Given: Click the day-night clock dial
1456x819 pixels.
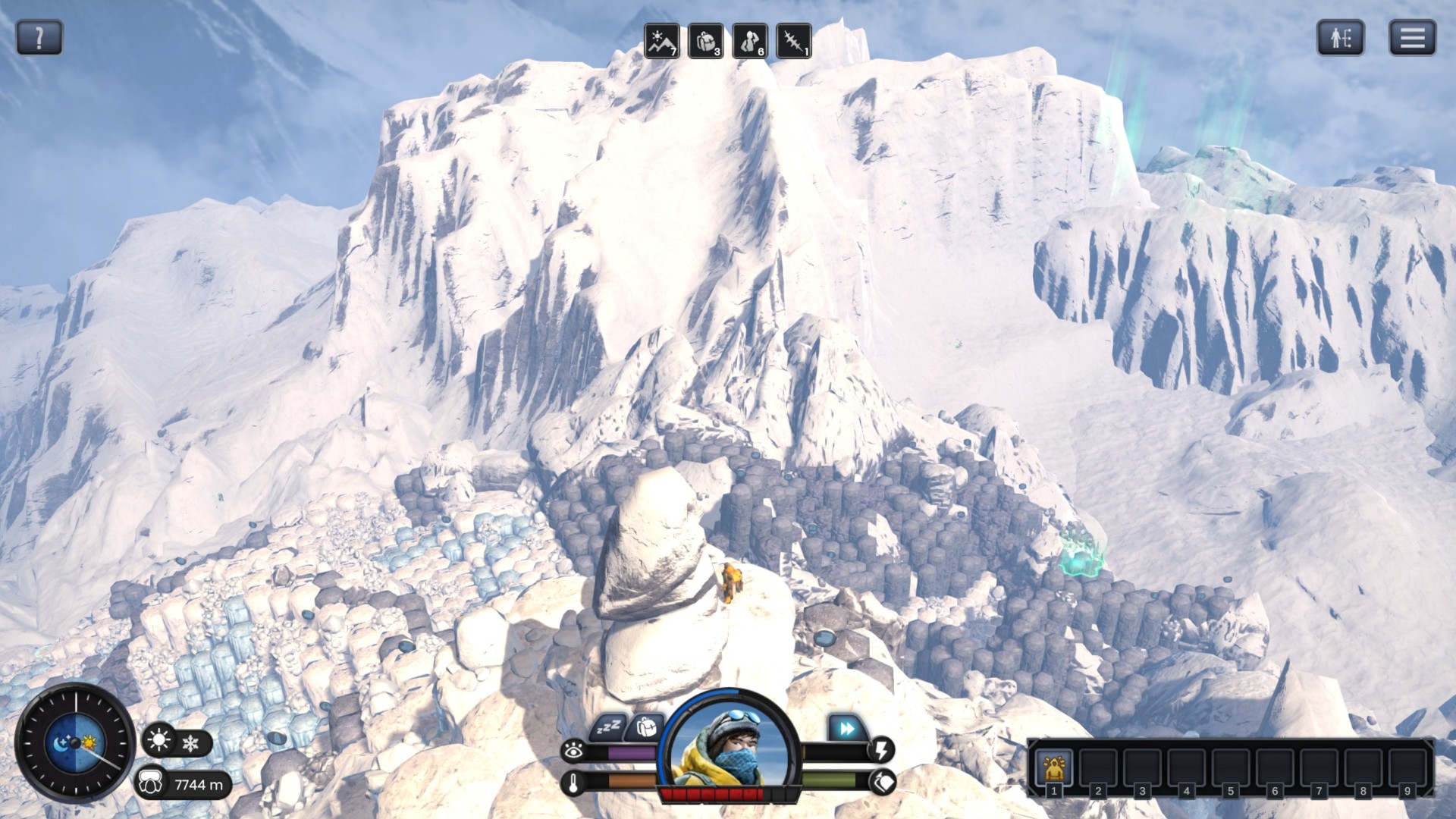Looking at the screenshot, I should pyautogui.click(x=75, y=742).
